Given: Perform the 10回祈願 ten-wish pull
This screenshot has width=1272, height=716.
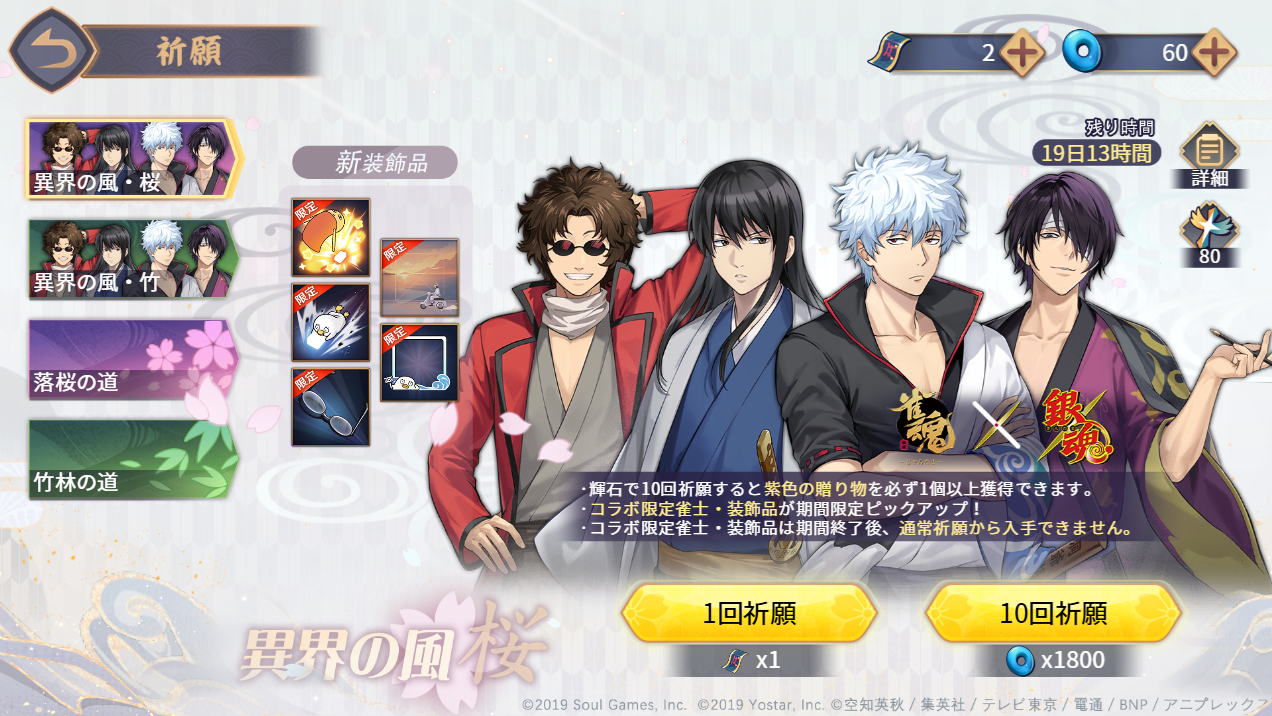Looking at the screenshot, I should (x=1053, y=613).
